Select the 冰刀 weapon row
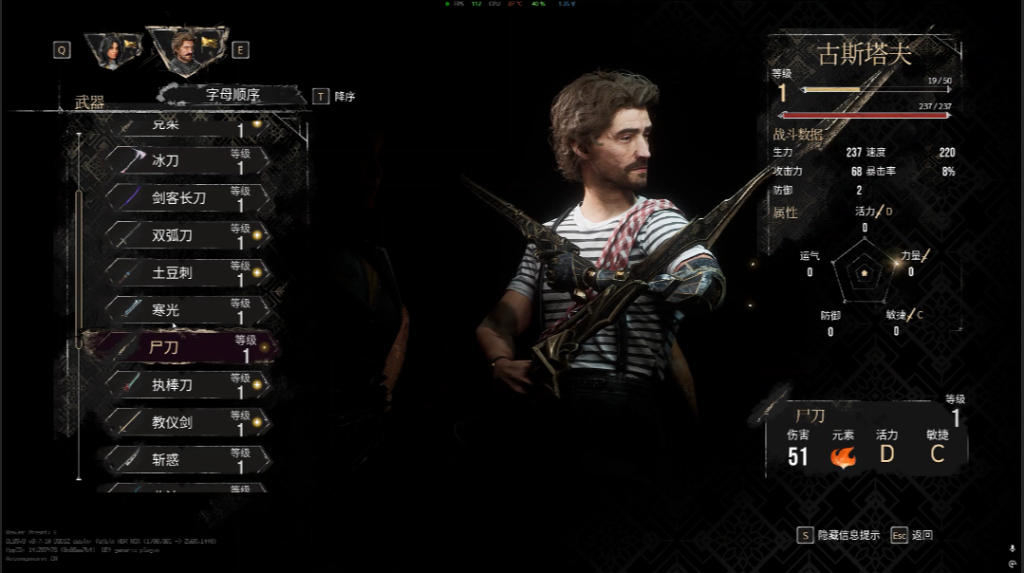 coord(187,161)
